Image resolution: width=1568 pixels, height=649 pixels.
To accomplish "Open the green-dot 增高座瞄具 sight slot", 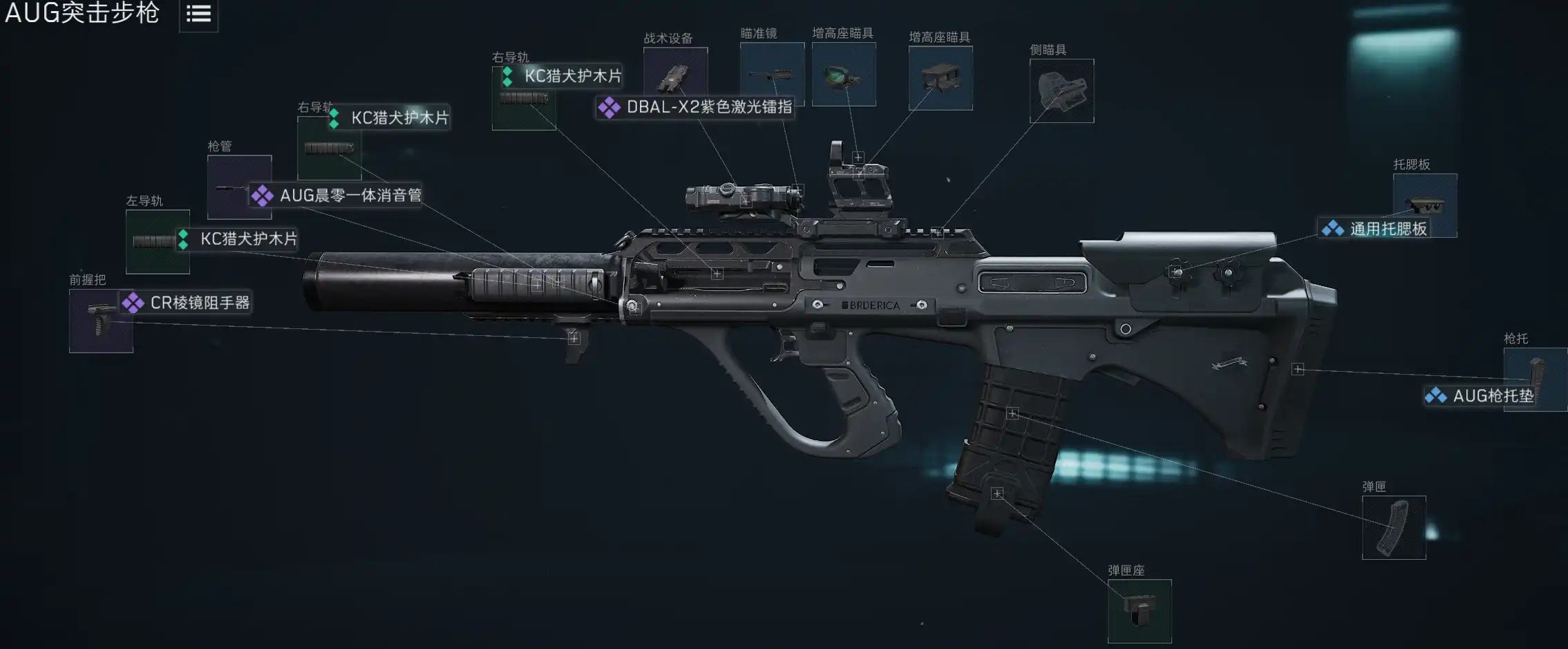I will click(x=844, y=74).
